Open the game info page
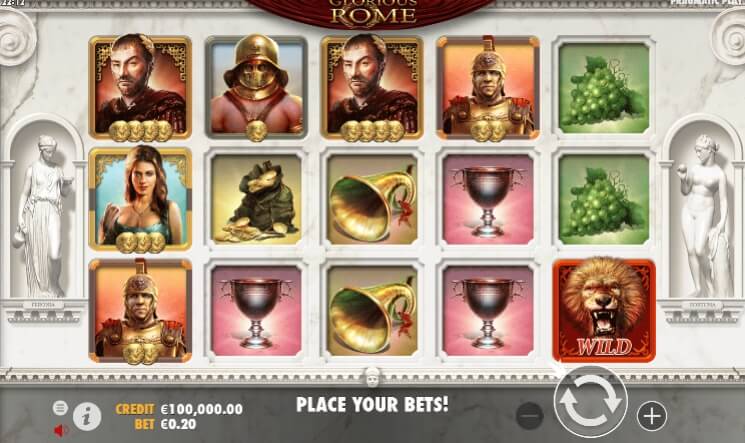The image size is (745, 443). pos(88,414)
